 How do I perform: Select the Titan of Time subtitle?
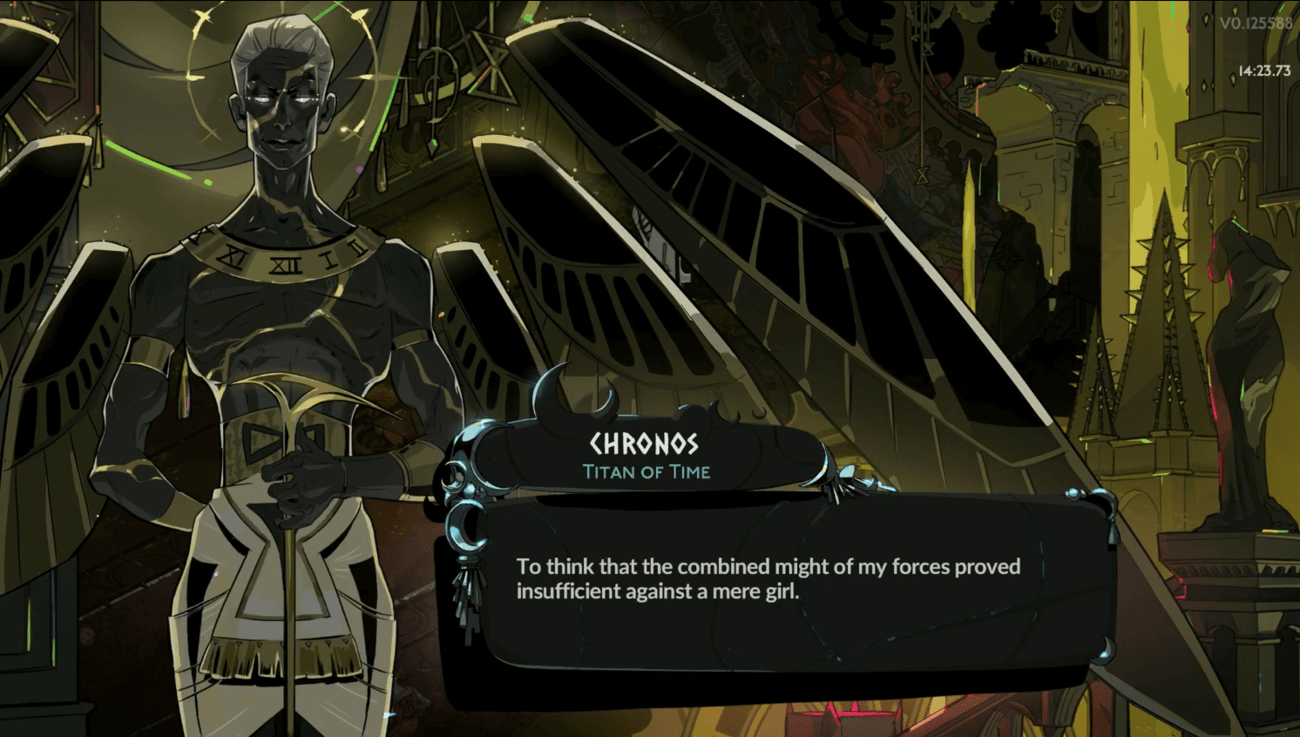click(647, 472)
